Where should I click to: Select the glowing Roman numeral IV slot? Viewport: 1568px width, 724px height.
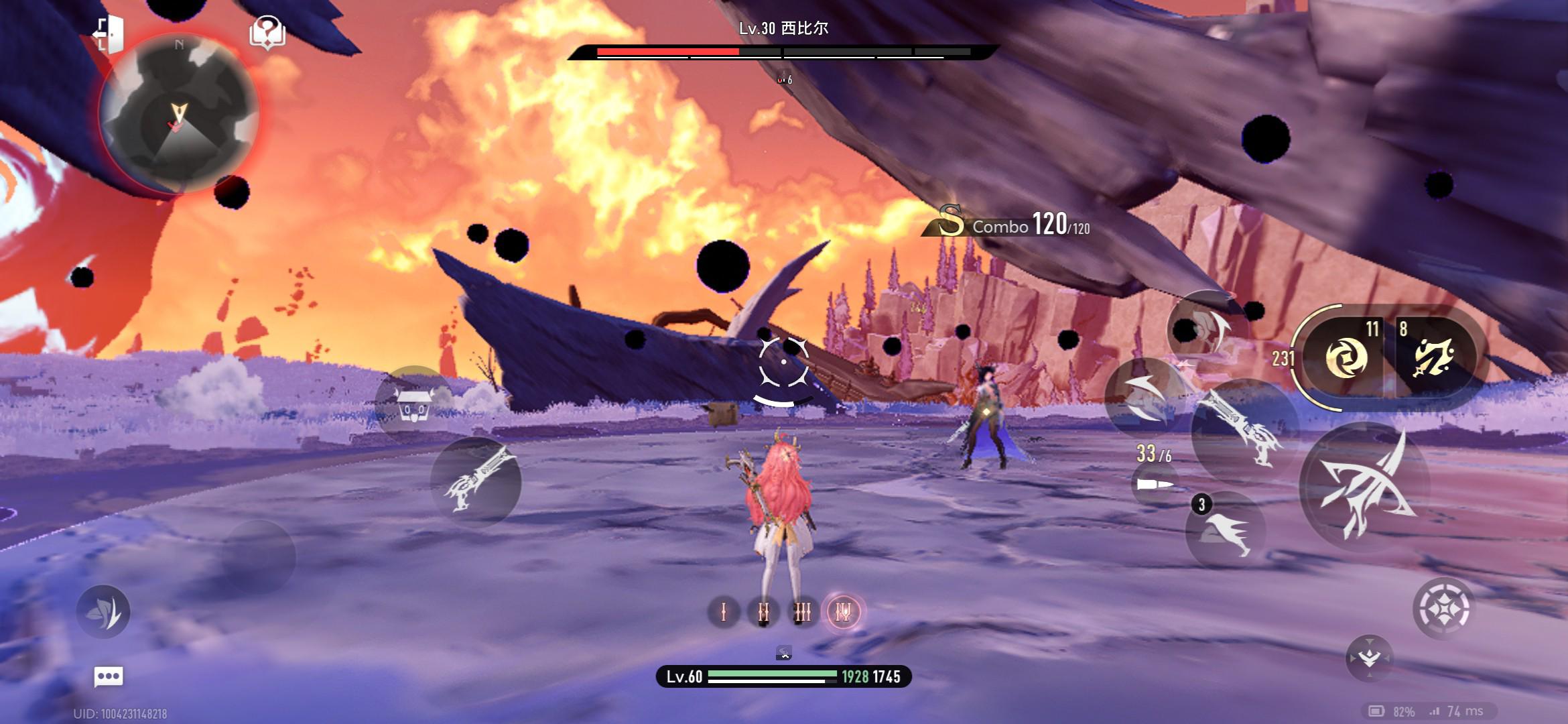(843, 611)
